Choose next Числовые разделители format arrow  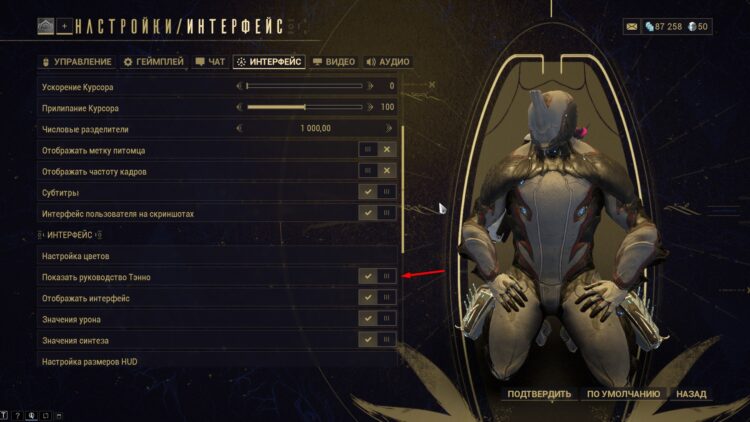click(388, 128)
